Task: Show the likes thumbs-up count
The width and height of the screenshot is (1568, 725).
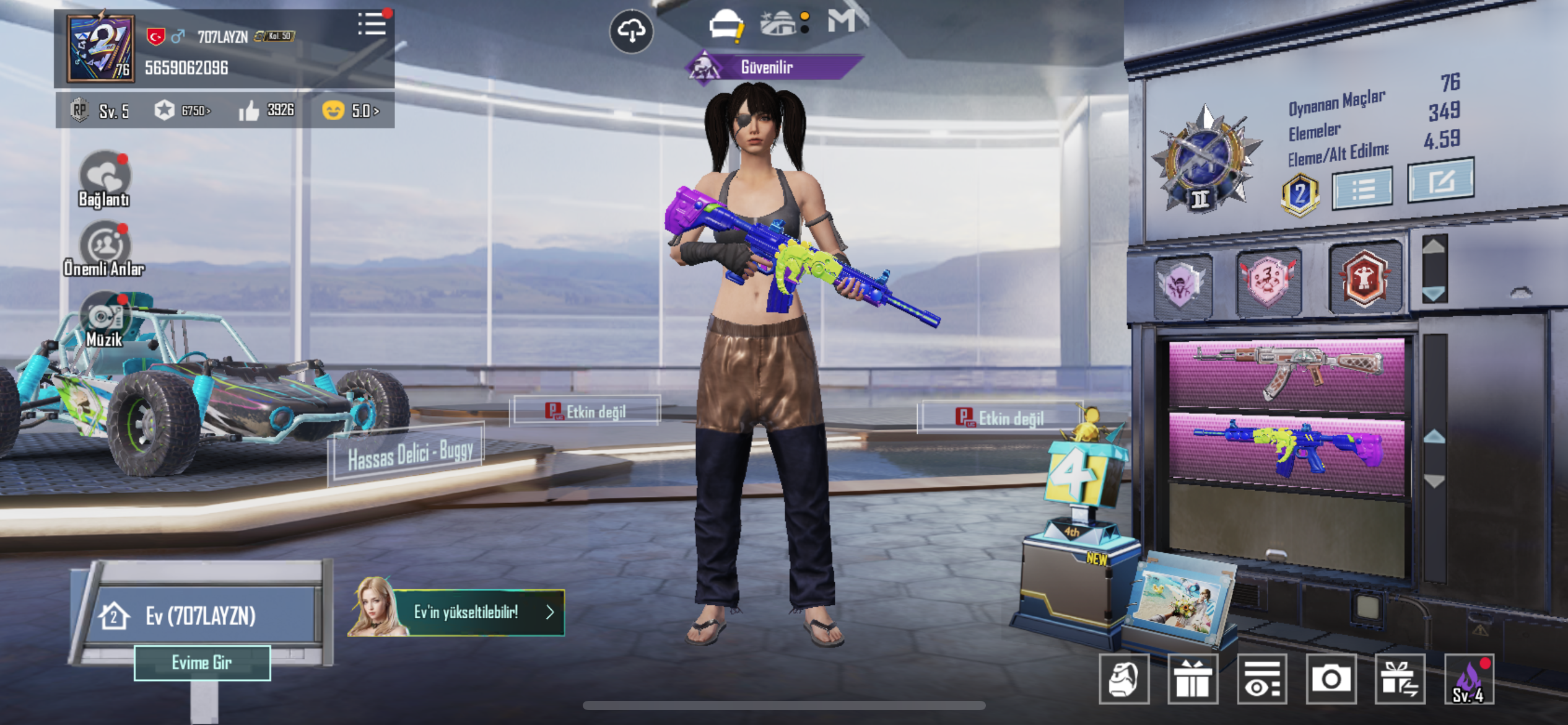Action: [x=266, y=110]
